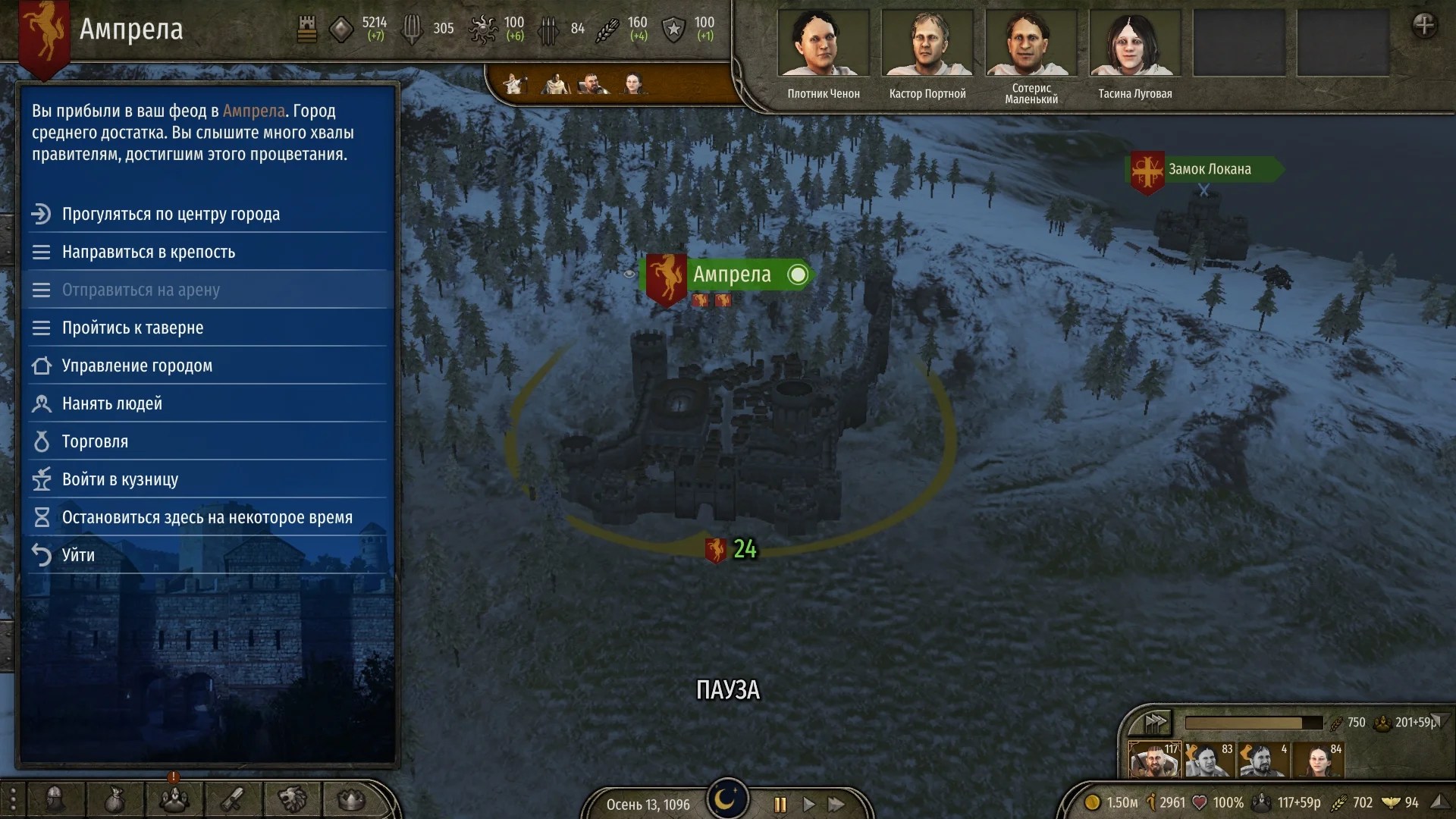Expand the party bar with double-arrow chevron
The width and height of the screenshot is (1456, 819).
pos(1154,722)
